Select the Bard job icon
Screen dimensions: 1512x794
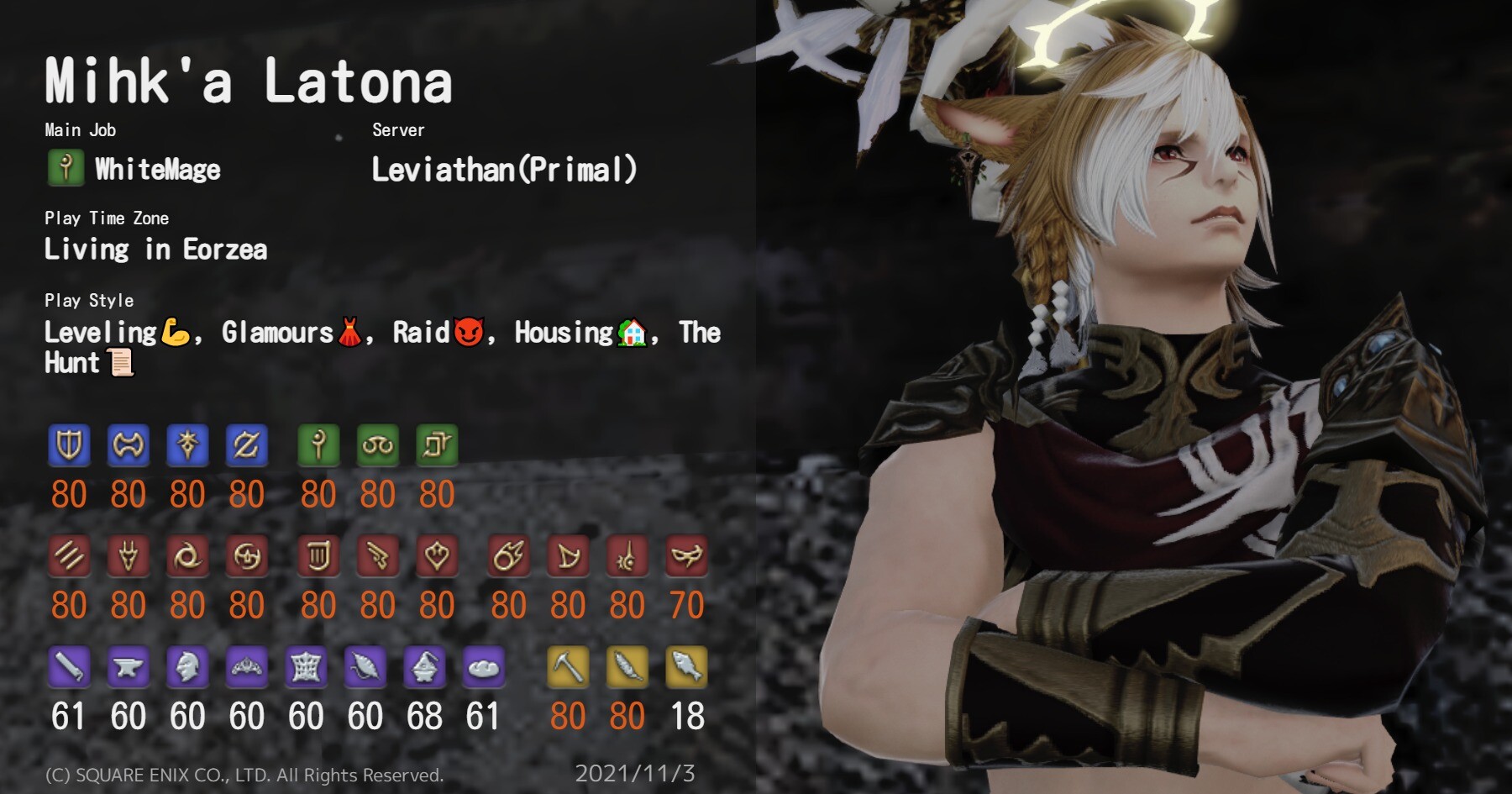tap(318, 556)
